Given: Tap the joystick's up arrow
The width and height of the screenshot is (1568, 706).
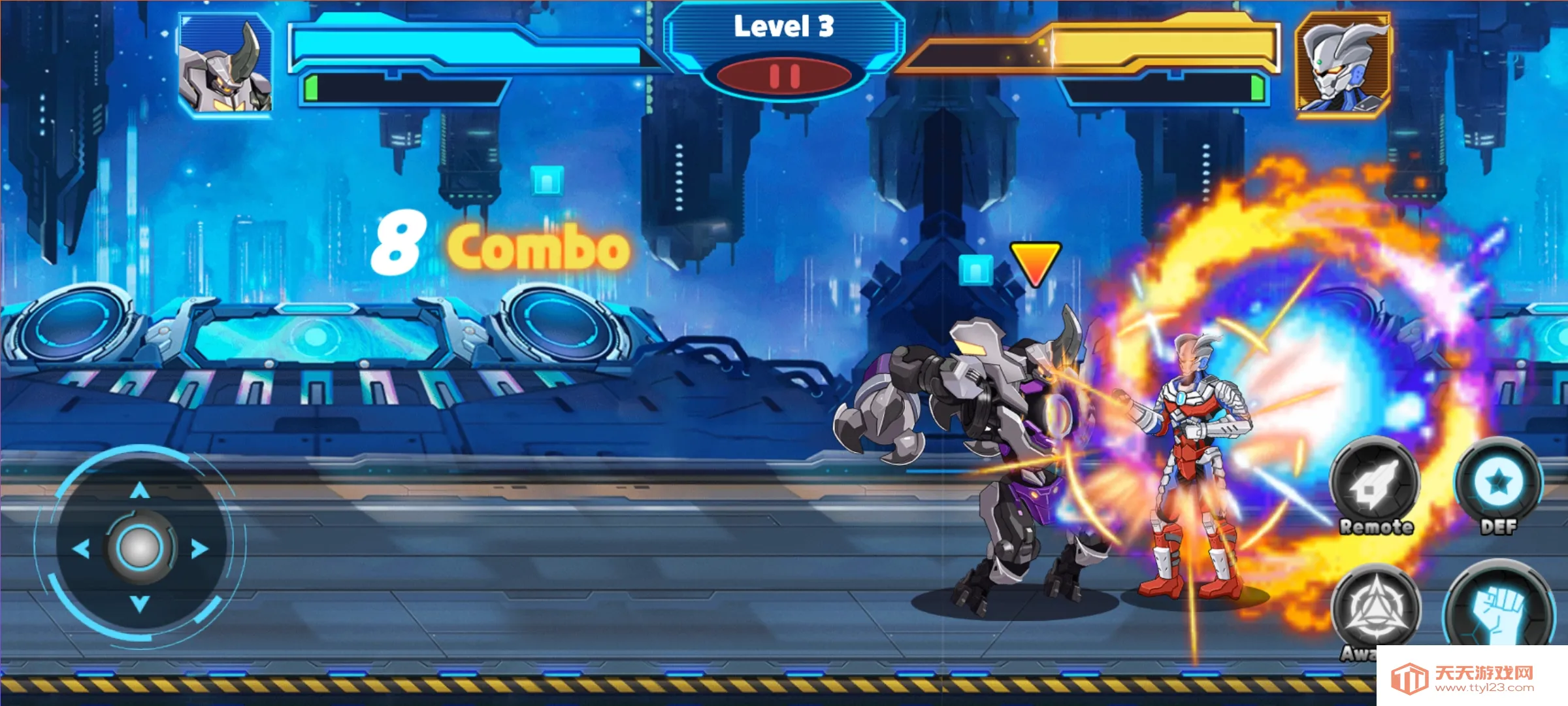Looking at the screenshot, I should click(x=140, y=490).
